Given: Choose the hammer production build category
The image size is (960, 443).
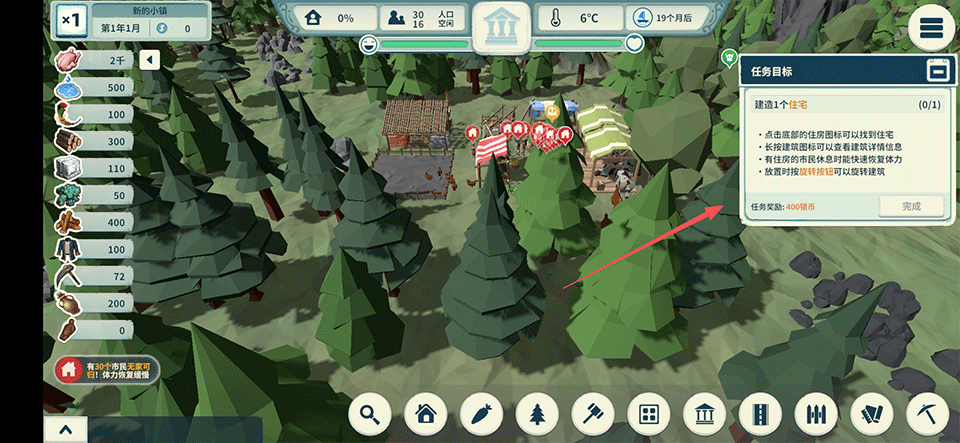Looking at the screenshot, I should [x=594, y=414].
